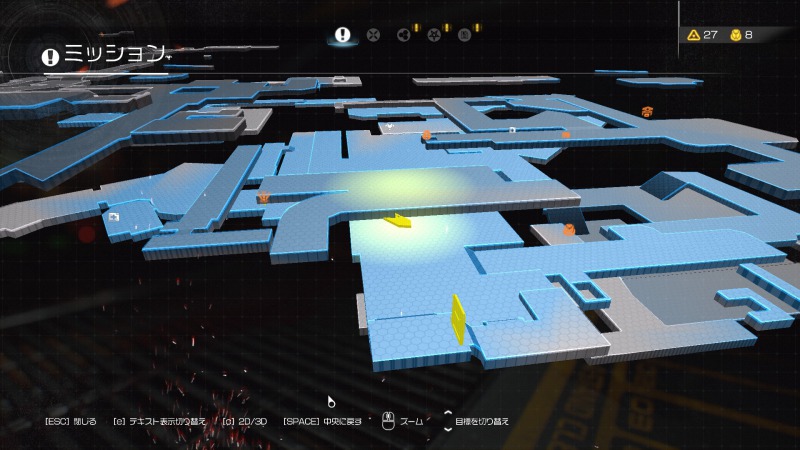Open the pentagram Runes tab
Screen dimensions: 800x450
click(x=434, y=35)
